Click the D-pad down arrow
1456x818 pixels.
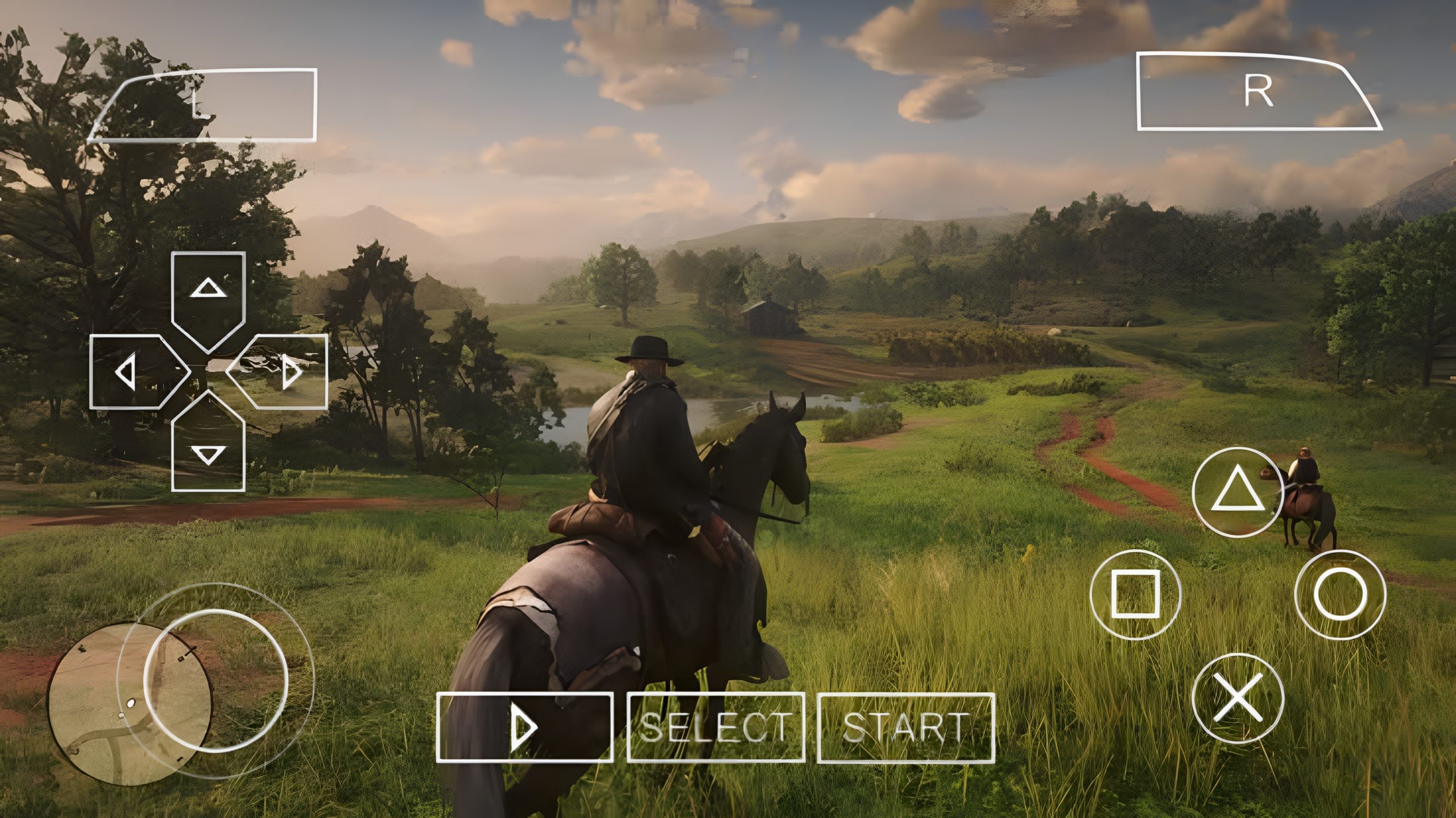pyautogui.click(x=209, y=447)
